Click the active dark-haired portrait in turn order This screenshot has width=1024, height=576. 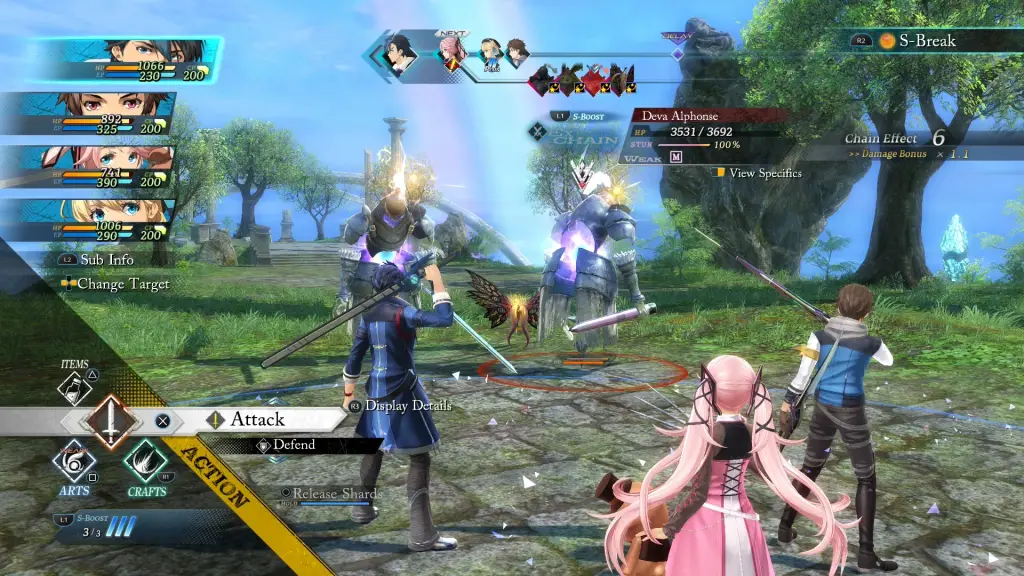click(401, 54)
